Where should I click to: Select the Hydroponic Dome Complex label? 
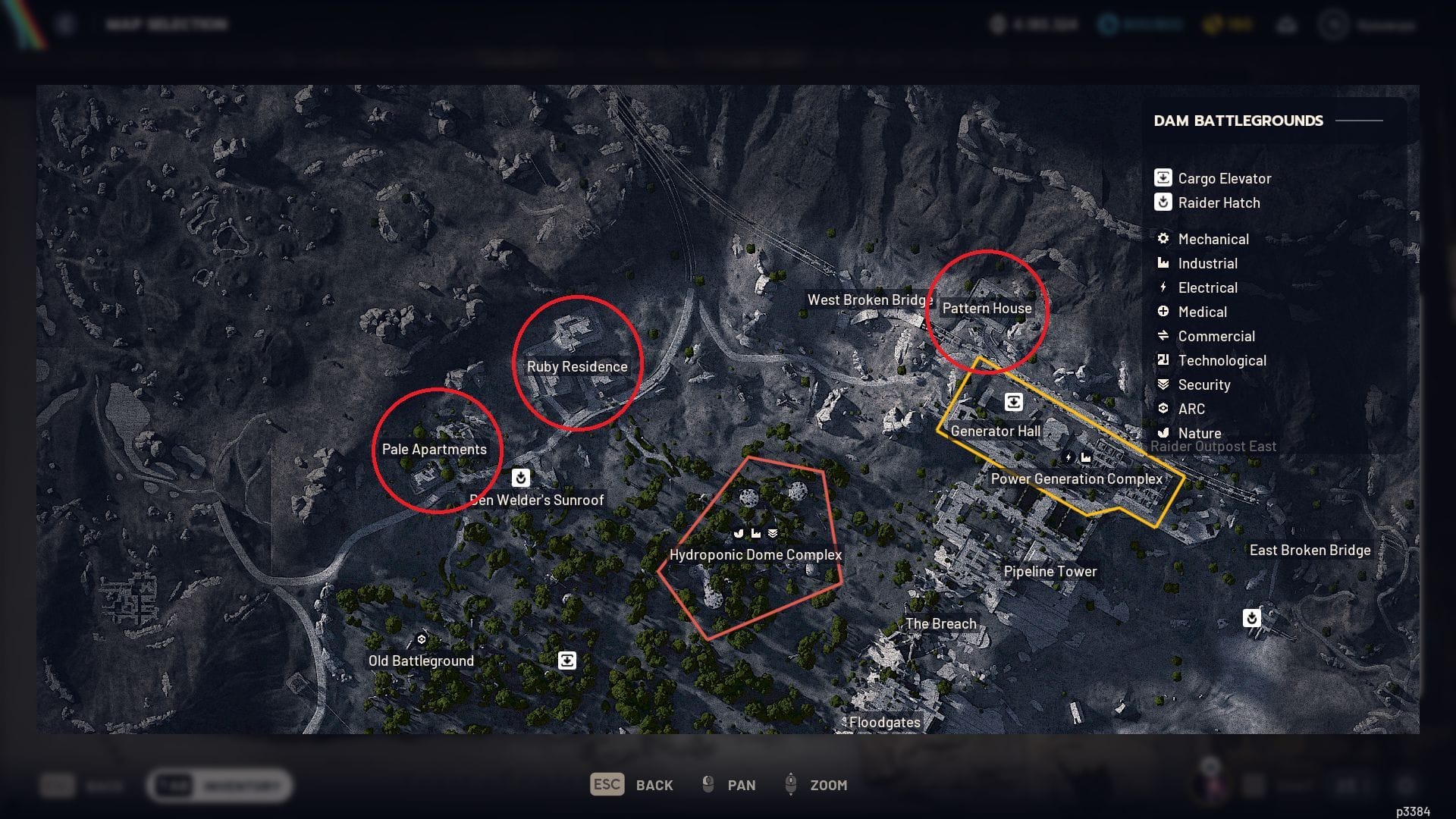coord(755,554)
